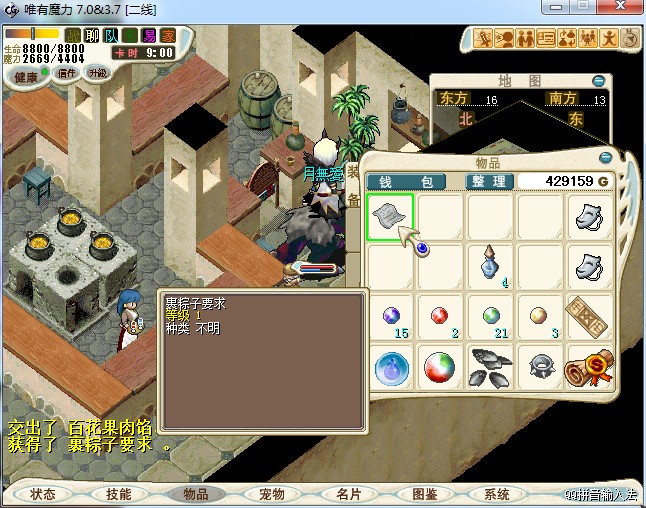Open the 名片 name card menu
Viewport: 646px width, 508px height.
348,494
